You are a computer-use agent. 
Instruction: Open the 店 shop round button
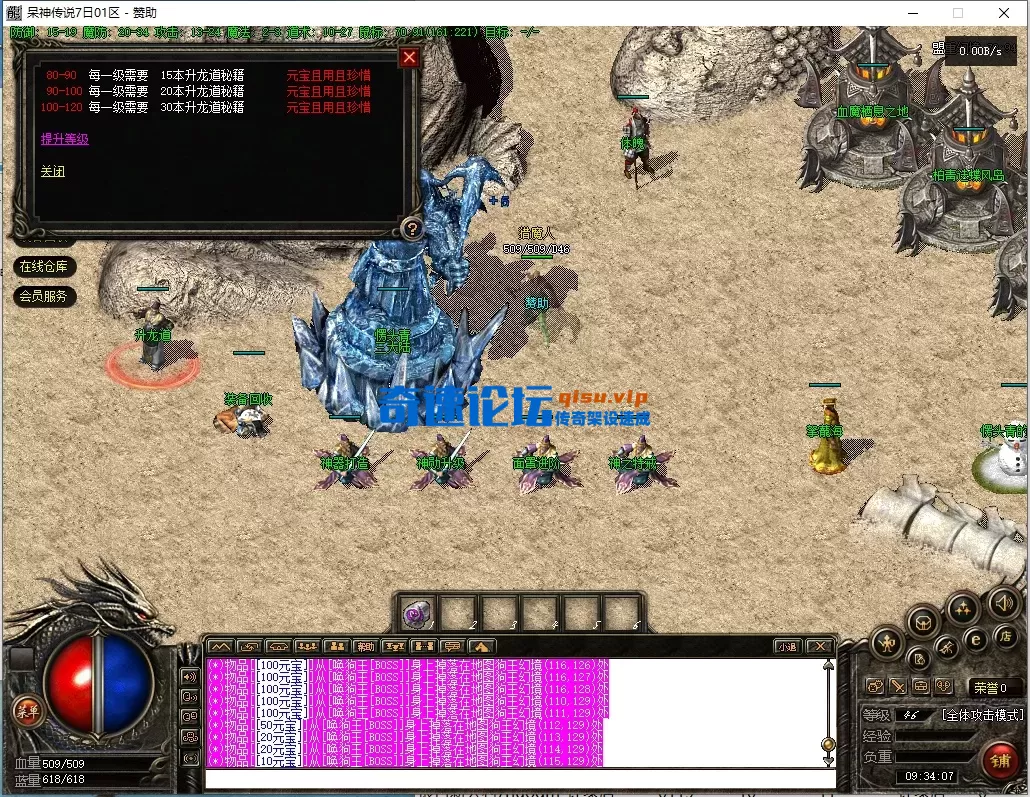coord(1005,636)
